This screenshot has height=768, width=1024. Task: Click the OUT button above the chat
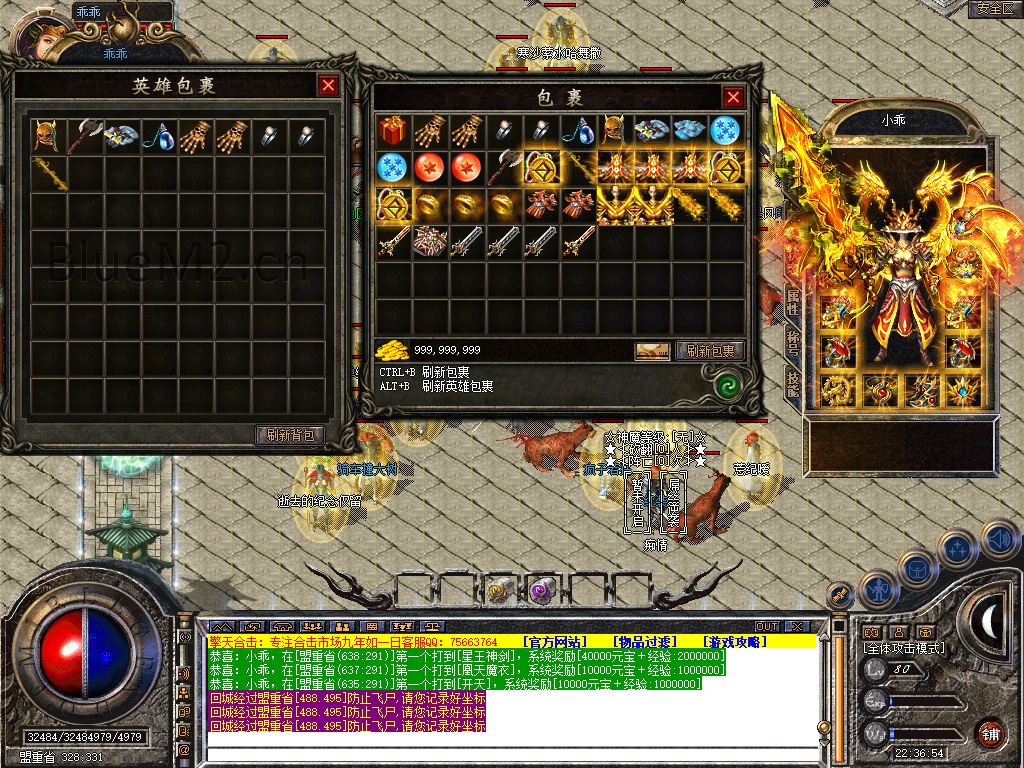[767, 627]
